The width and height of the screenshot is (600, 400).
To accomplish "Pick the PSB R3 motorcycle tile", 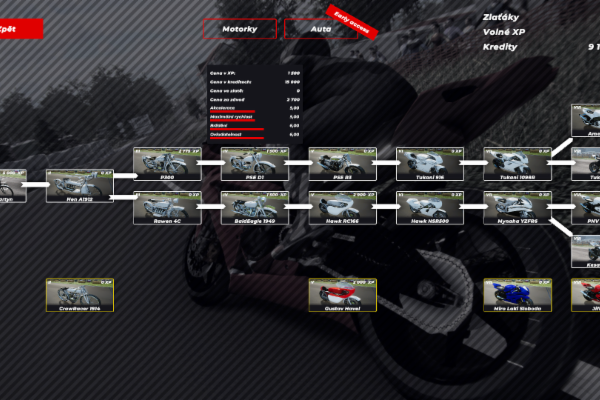I will (342, 164).
